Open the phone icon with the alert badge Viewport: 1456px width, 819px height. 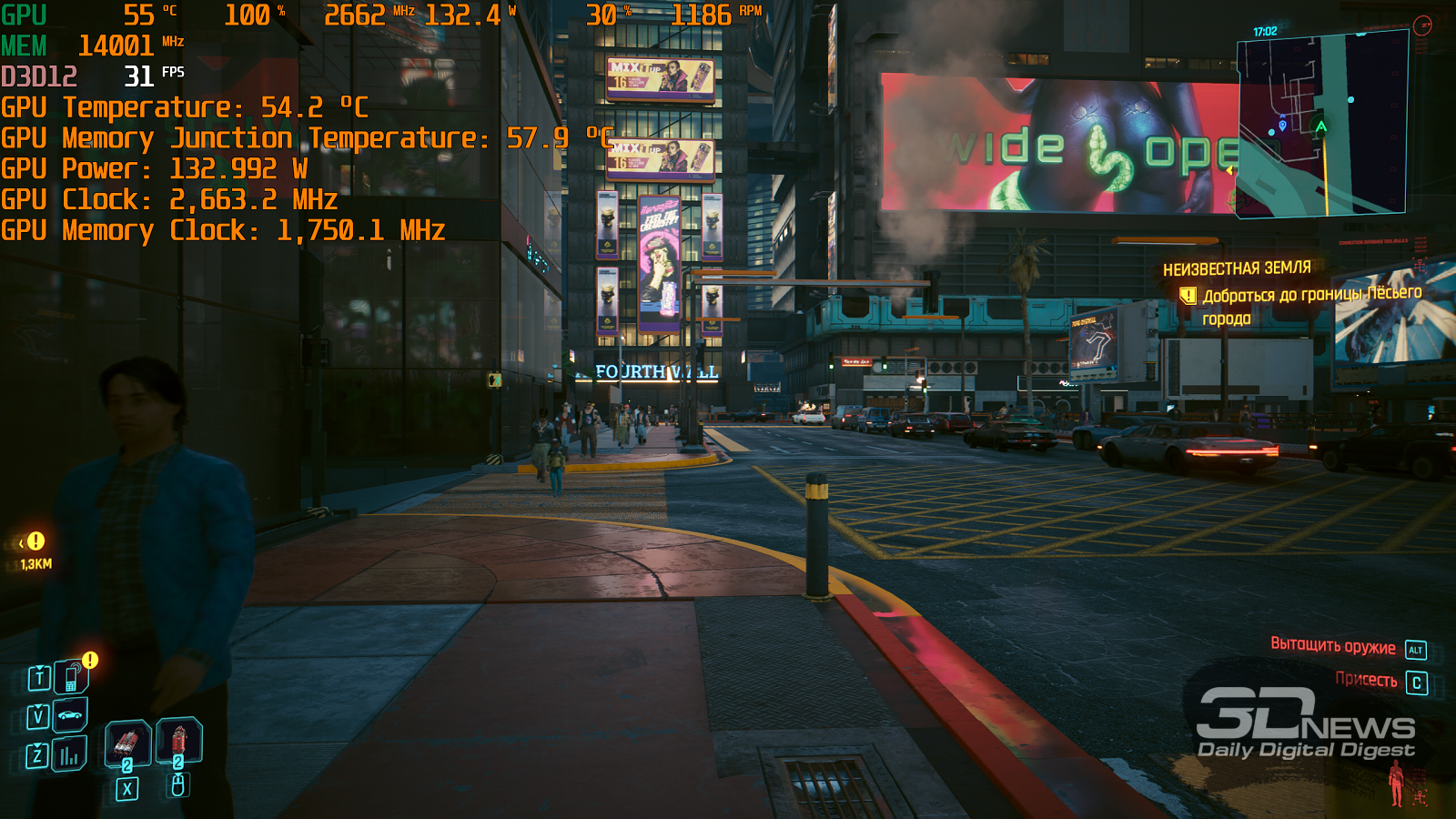coord(70,678)
